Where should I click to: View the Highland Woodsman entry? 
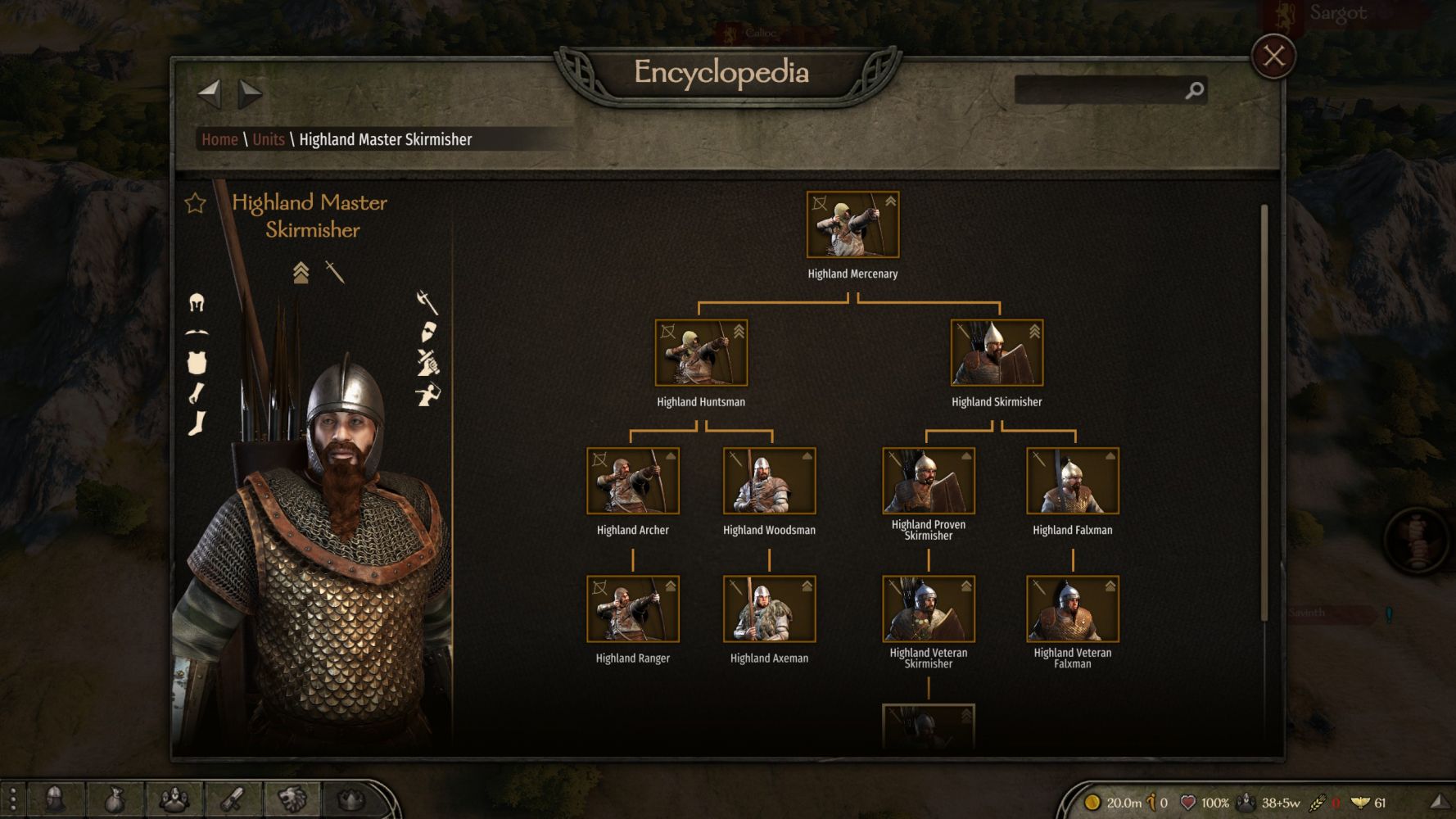[x=769, y=481]
